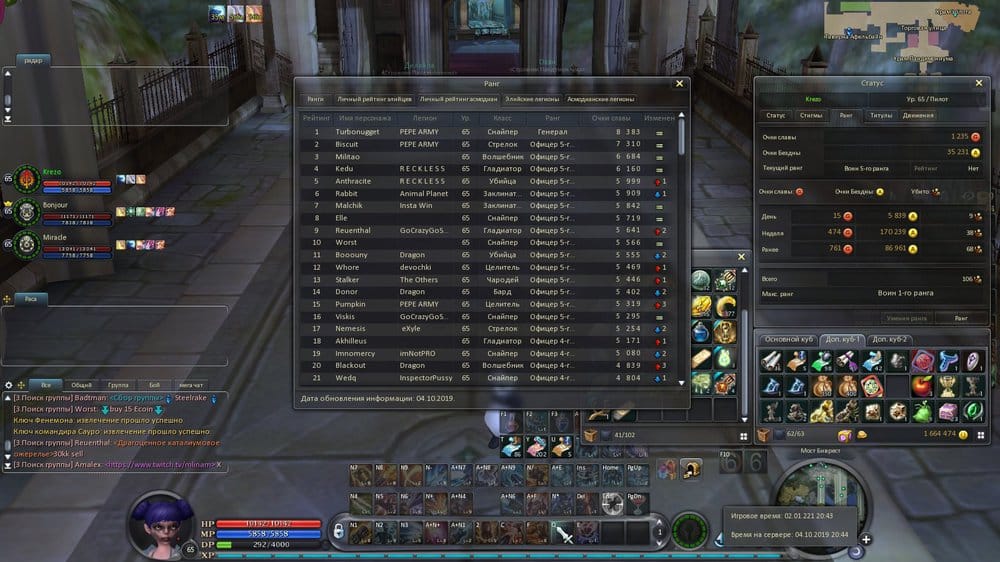Switch to the Доп. куб-2 inventory tab
The image size is (1000, 562).
[x=888, y=340]
